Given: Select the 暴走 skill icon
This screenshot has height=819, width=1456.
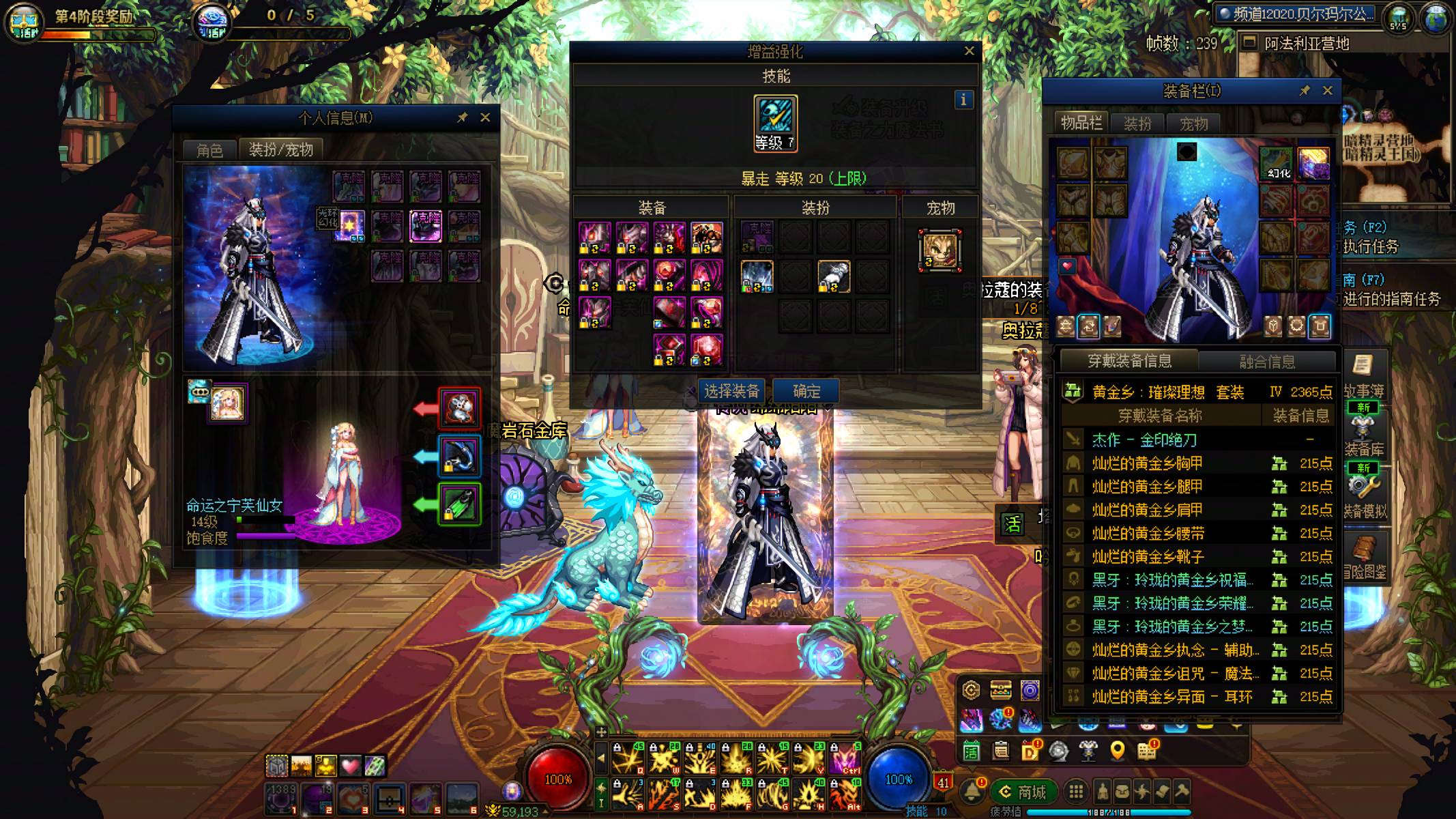Looking at the screenshot, I should coord(775,118).
